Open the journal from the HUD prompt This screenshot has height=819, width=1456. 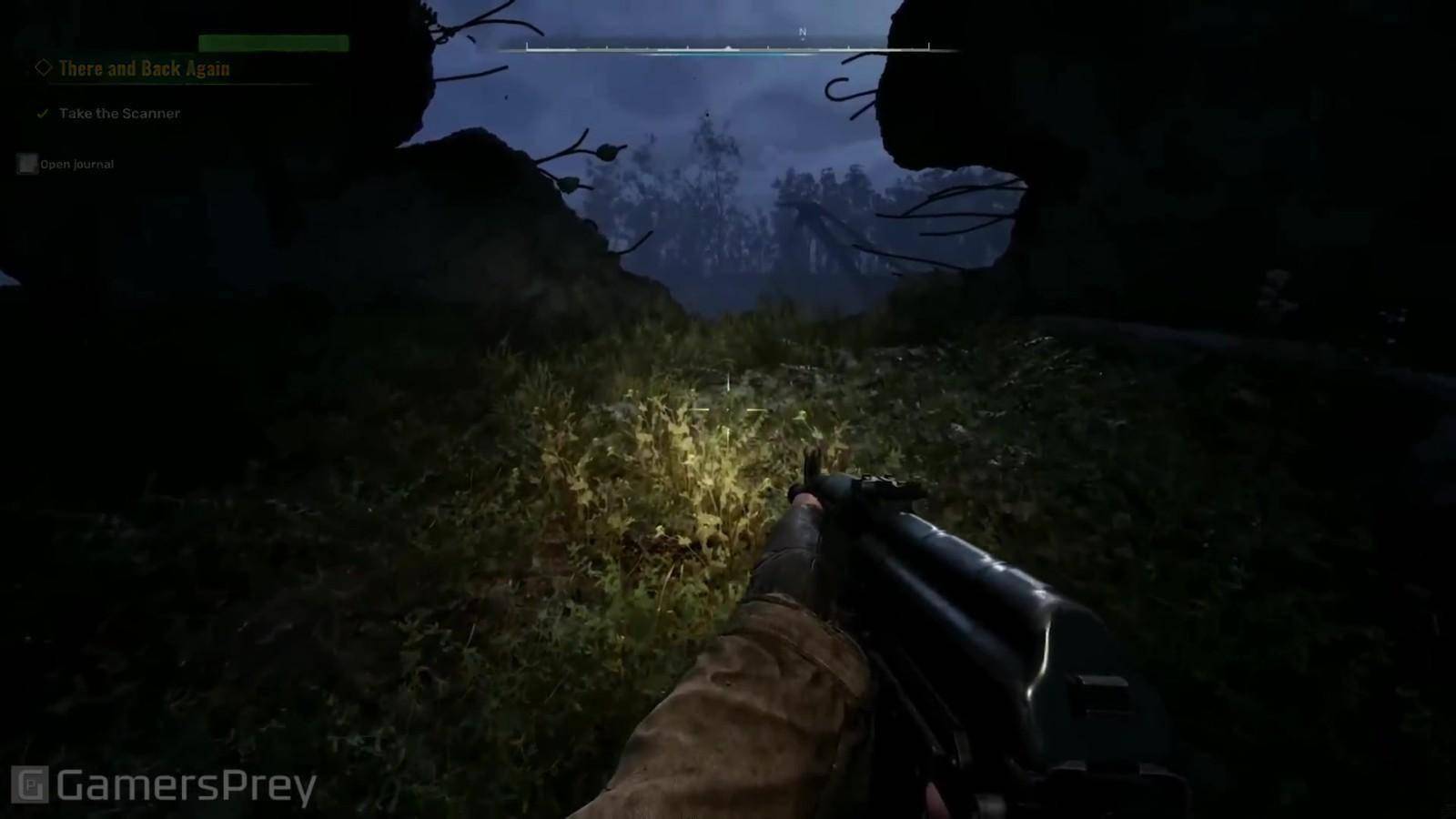pos(66,164)
